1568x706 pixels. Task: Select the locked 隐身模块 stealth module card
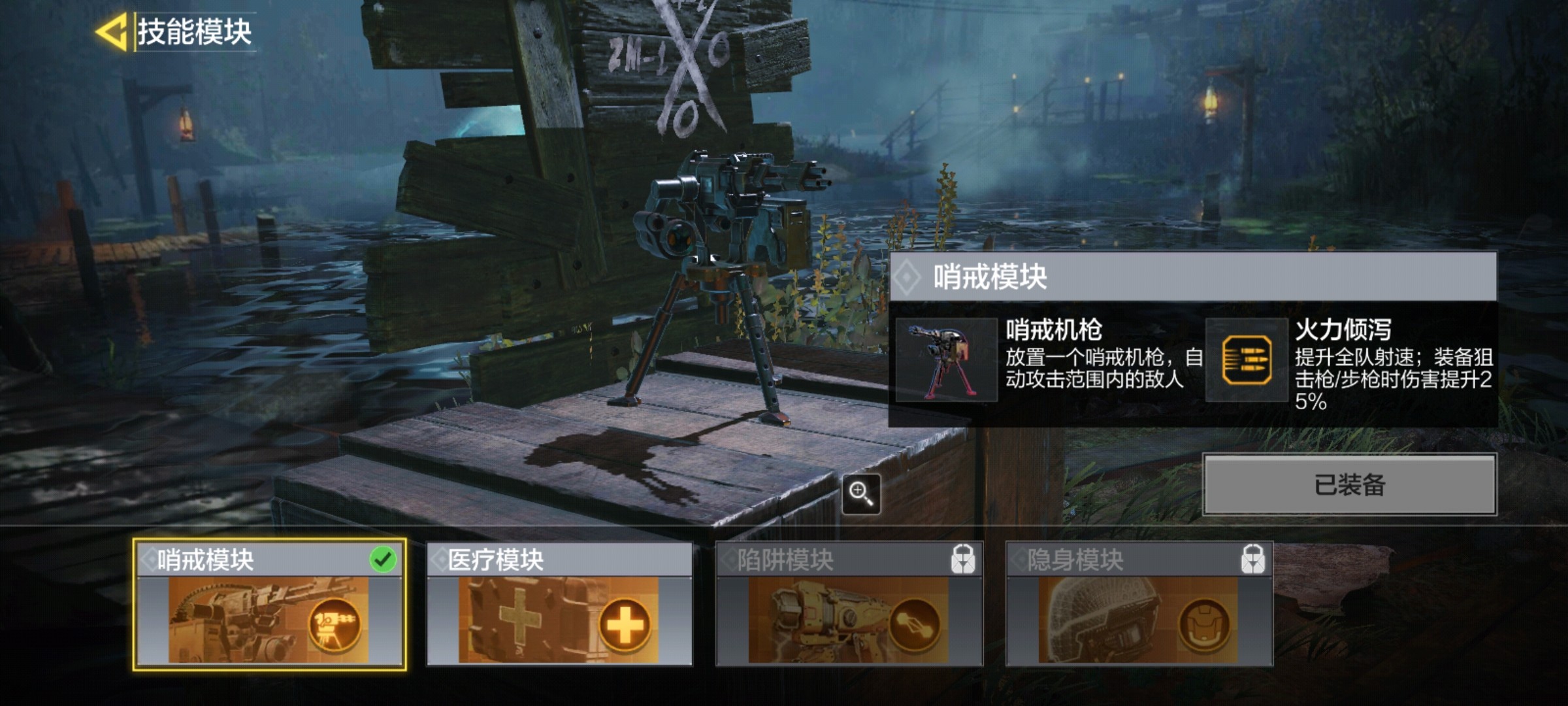[1139, 604]
